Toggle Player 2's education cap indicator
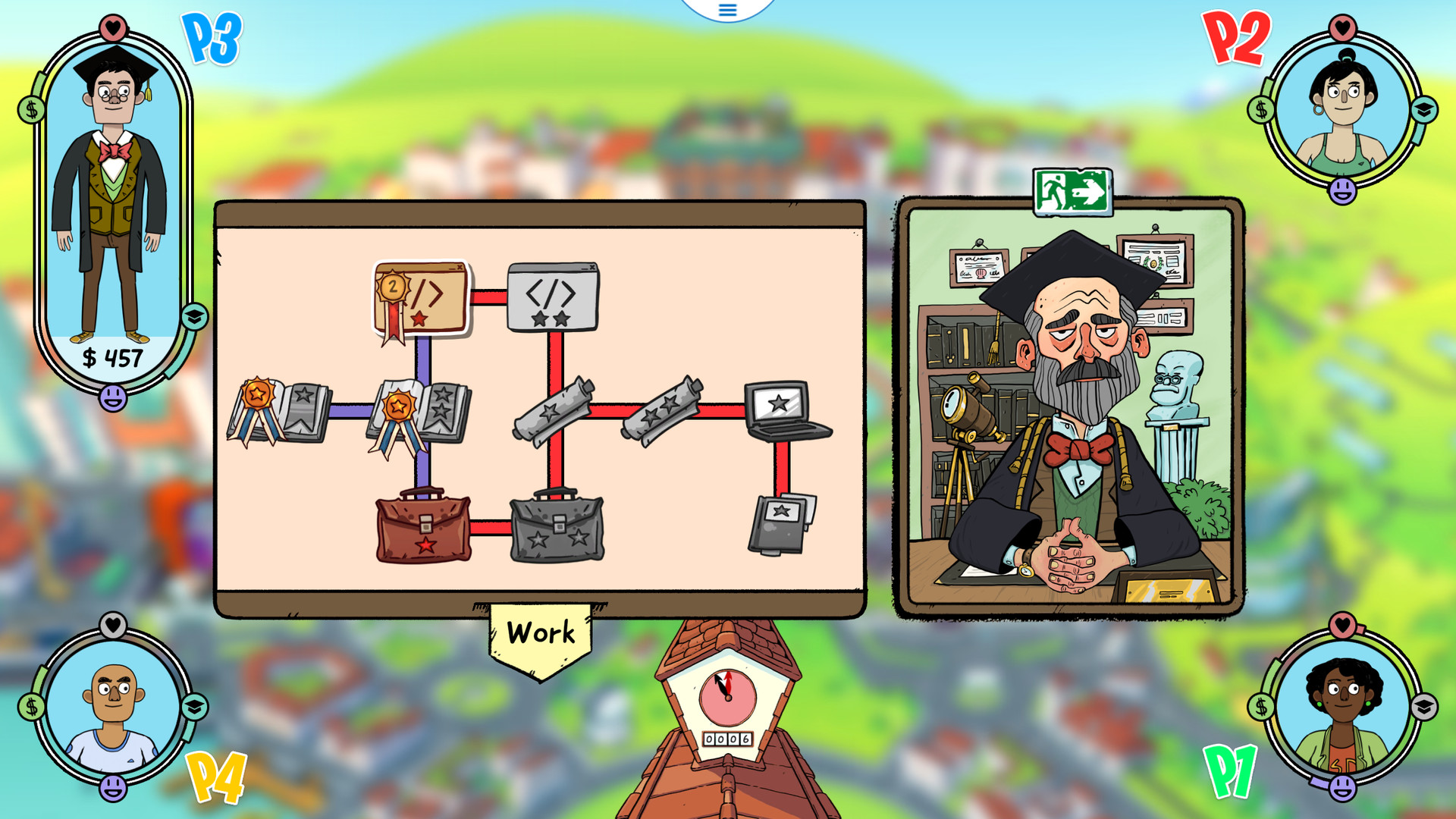This screenshot has width=1456, height=819. coord(1424,108)
